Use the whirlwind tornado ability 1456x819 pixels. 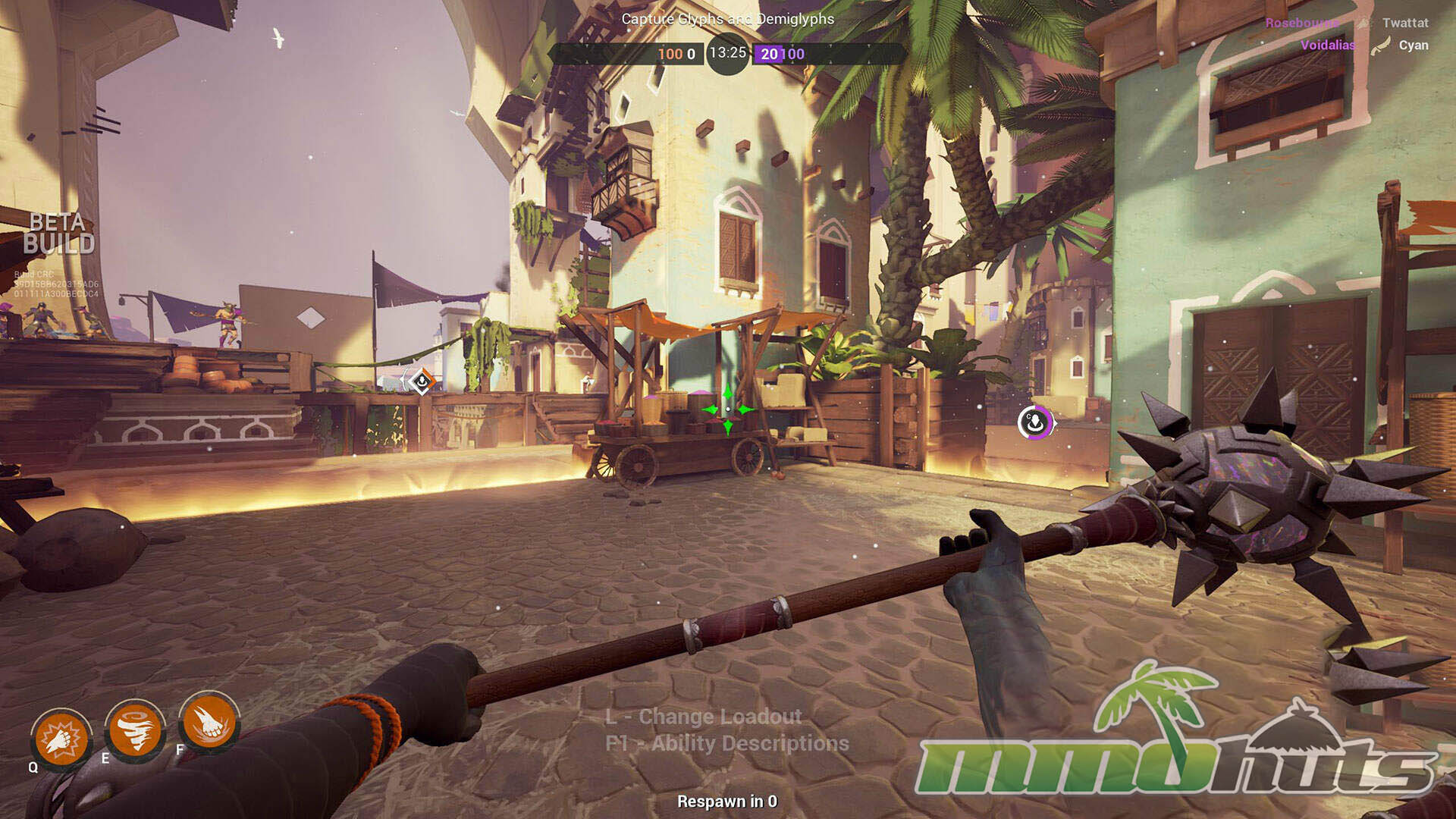(135, 730)
